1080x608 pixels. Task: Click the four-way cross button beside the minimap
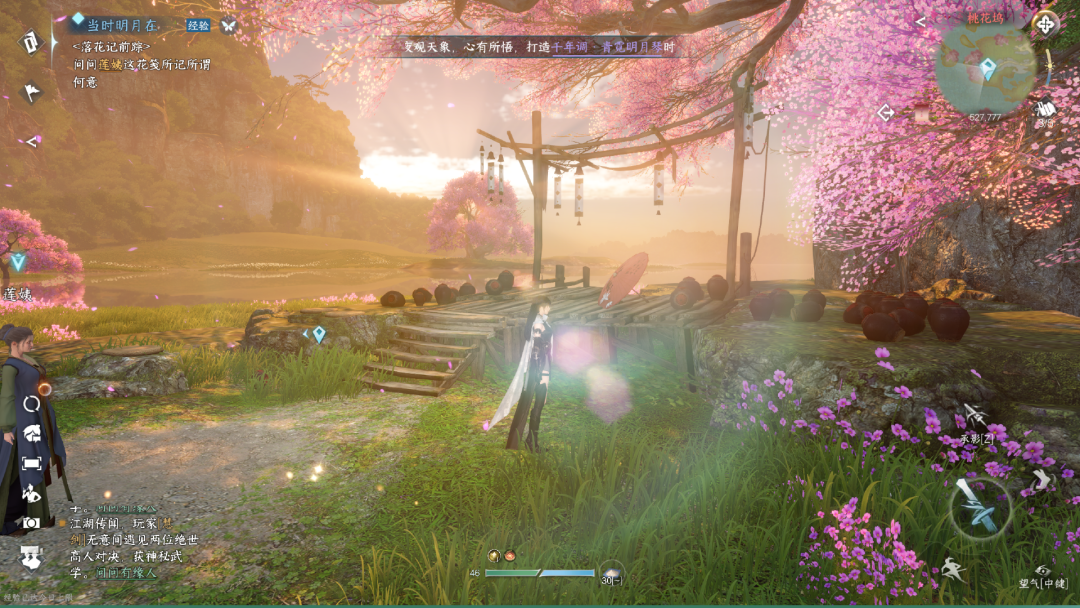tap(1045, 24)
